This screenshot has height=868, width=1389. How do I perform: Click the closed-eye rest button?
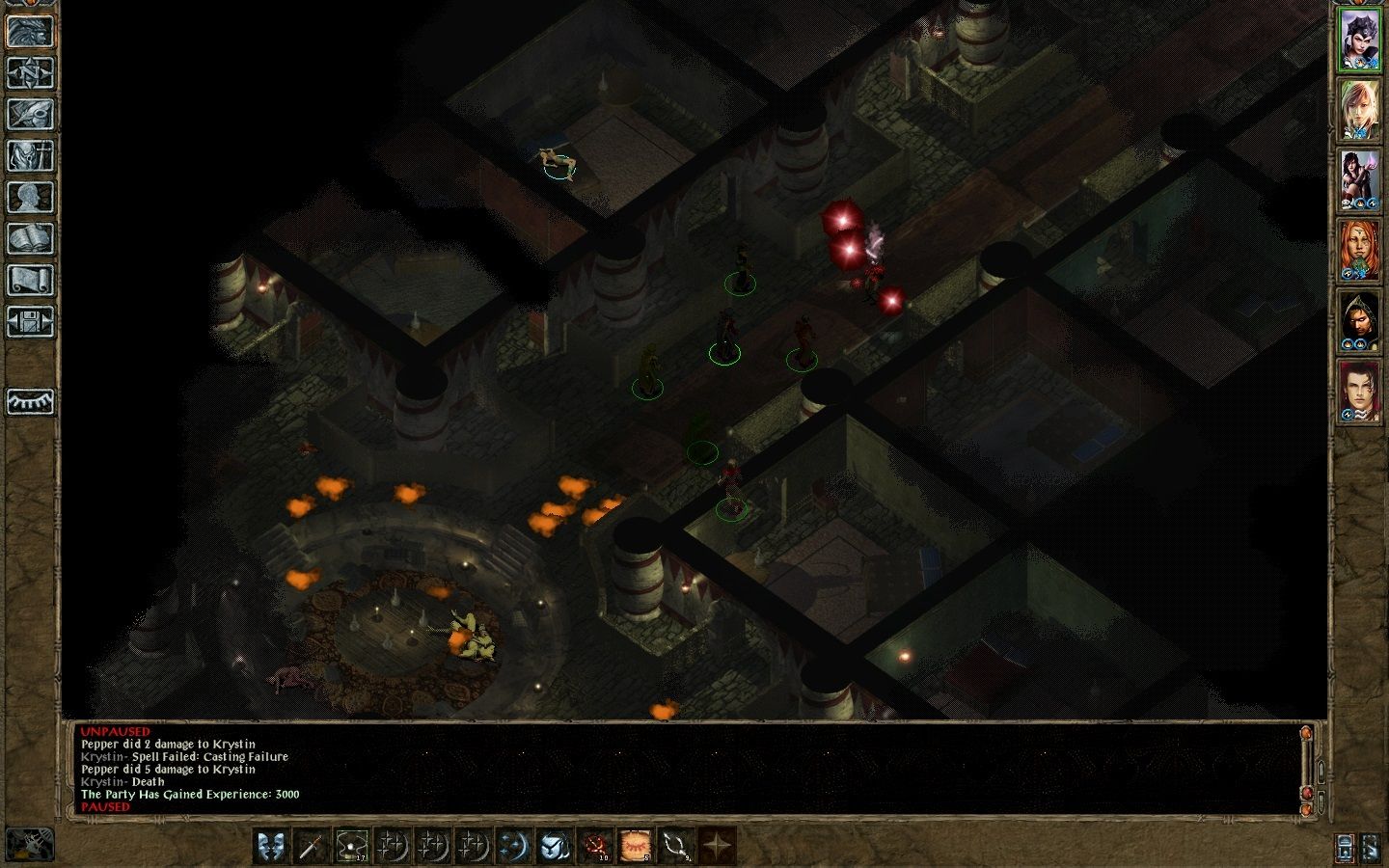pos(30,401)
